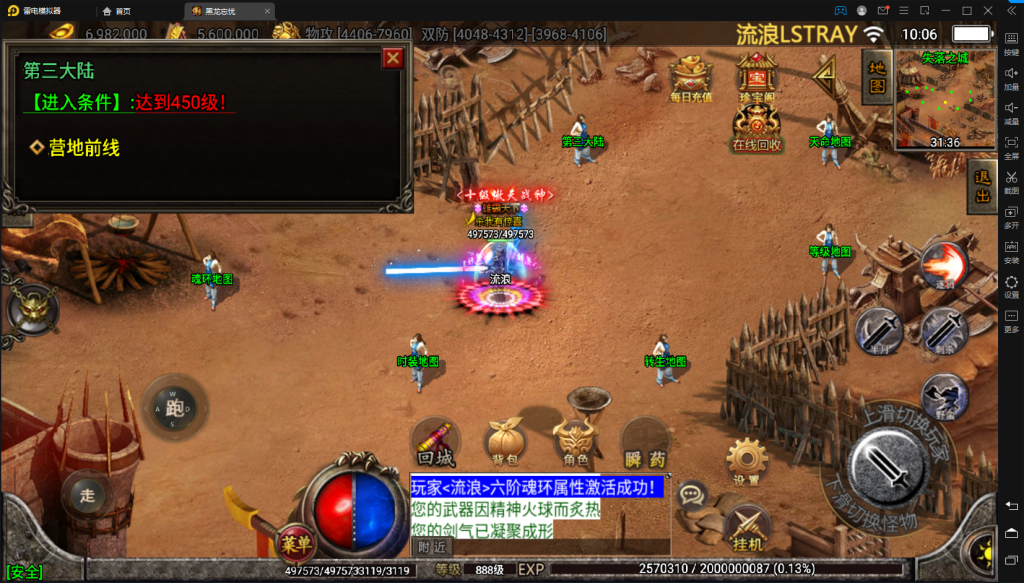Open the chat speech bubble icon
This screenshot has height=583, width=1024.
pos(692,494)
